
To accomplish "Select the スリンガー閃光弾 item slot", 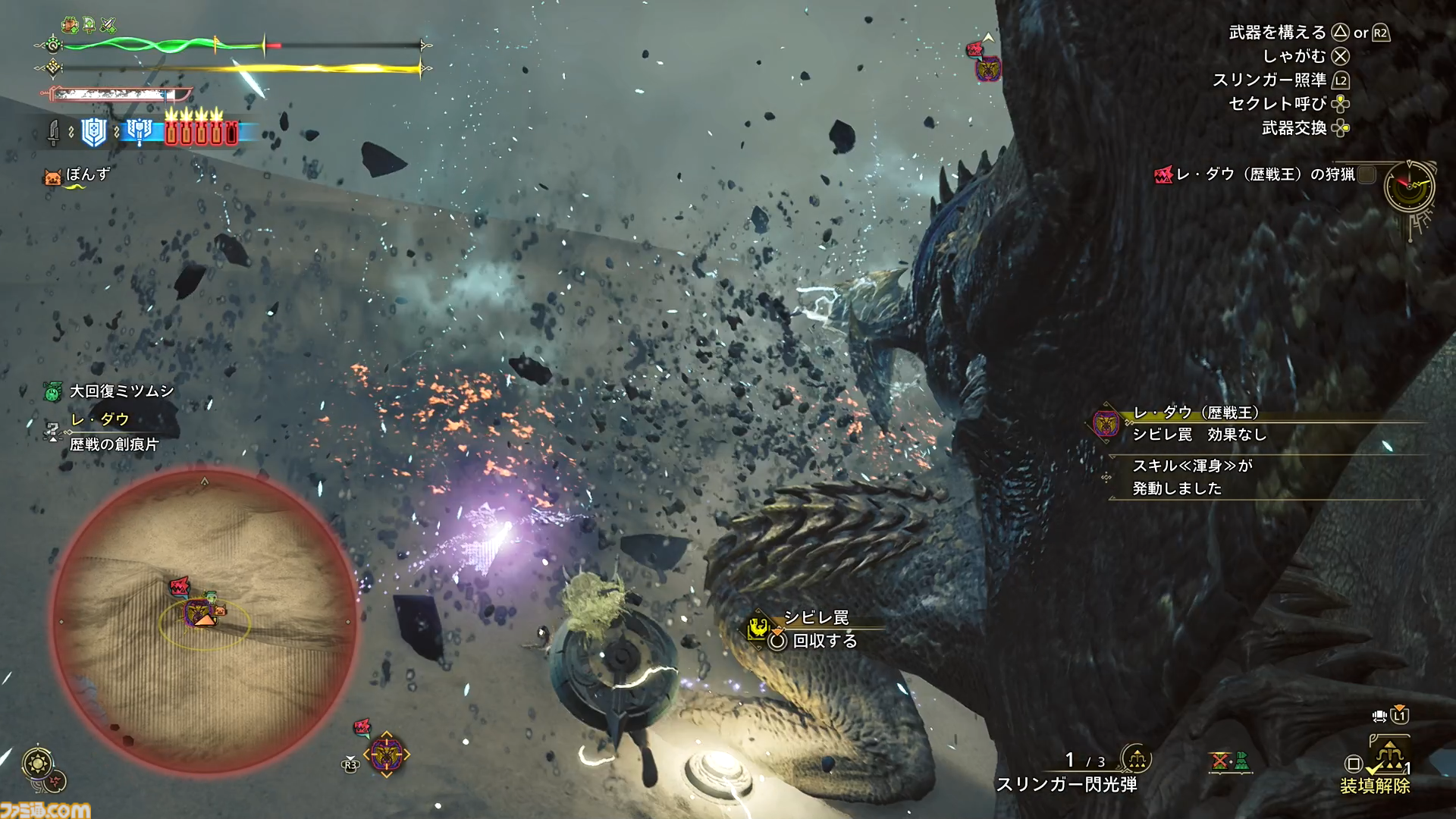I will 1066,784.
